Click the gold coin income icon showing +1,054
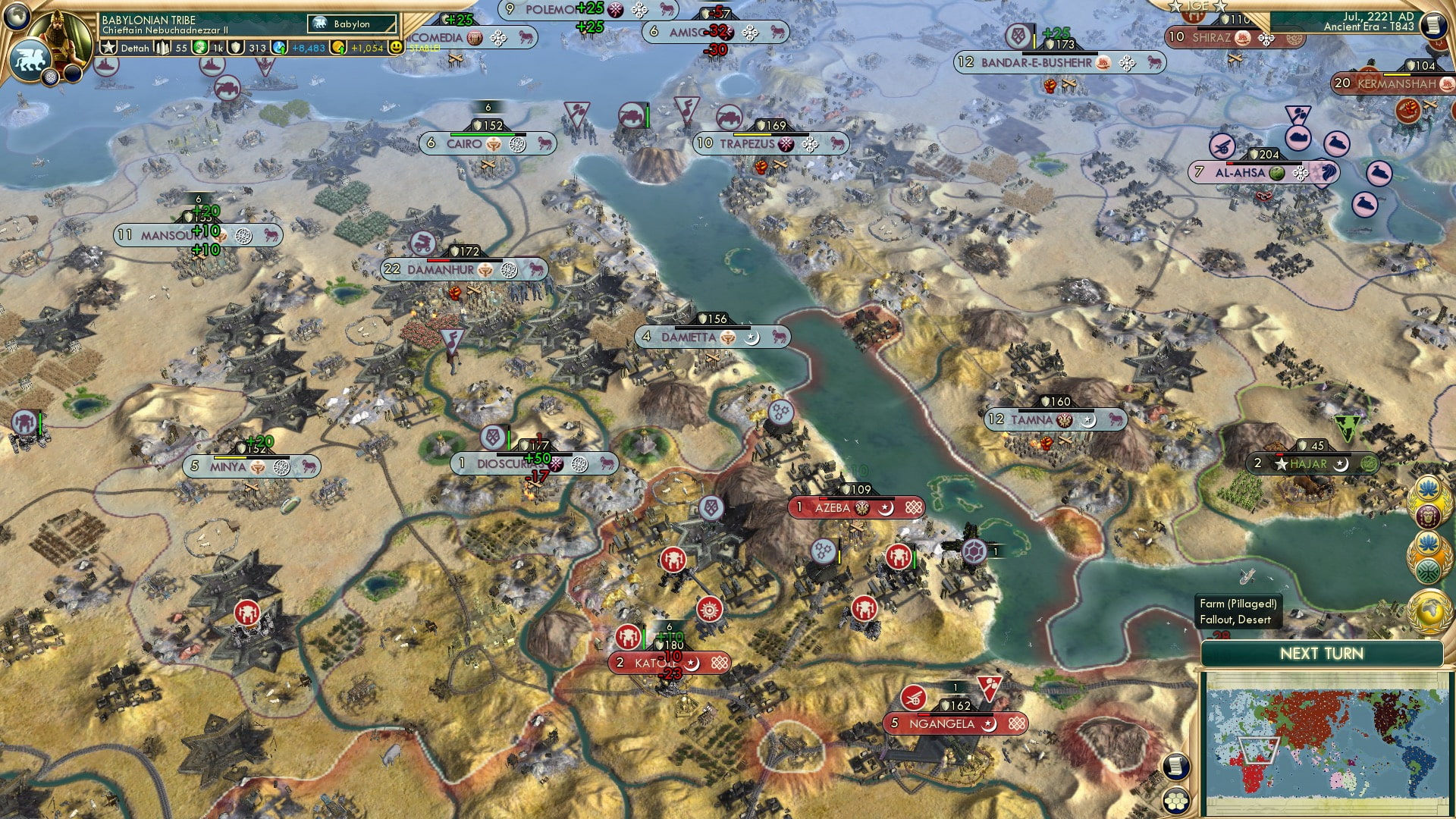The image size is (1456, 819). (x=339, y=48)
